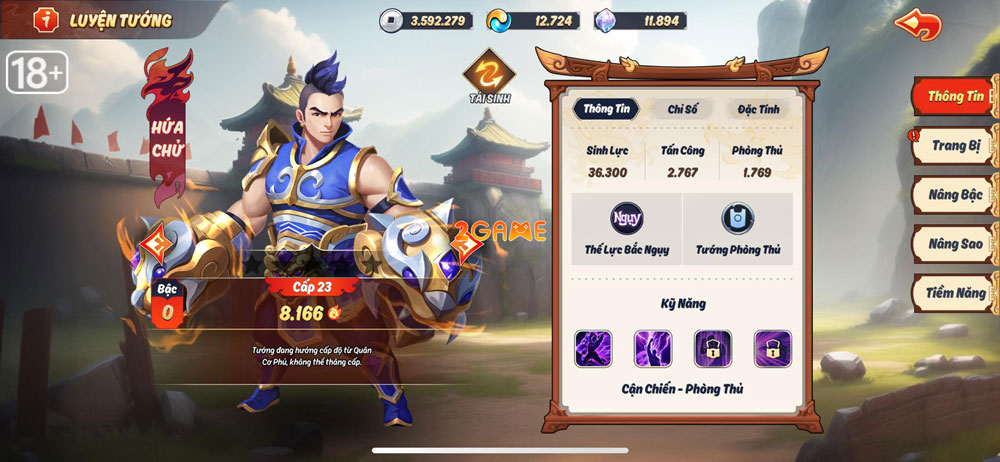Select the red Thông Tin side tab
Screen dimensions: 1000x462
coord(953,96)
